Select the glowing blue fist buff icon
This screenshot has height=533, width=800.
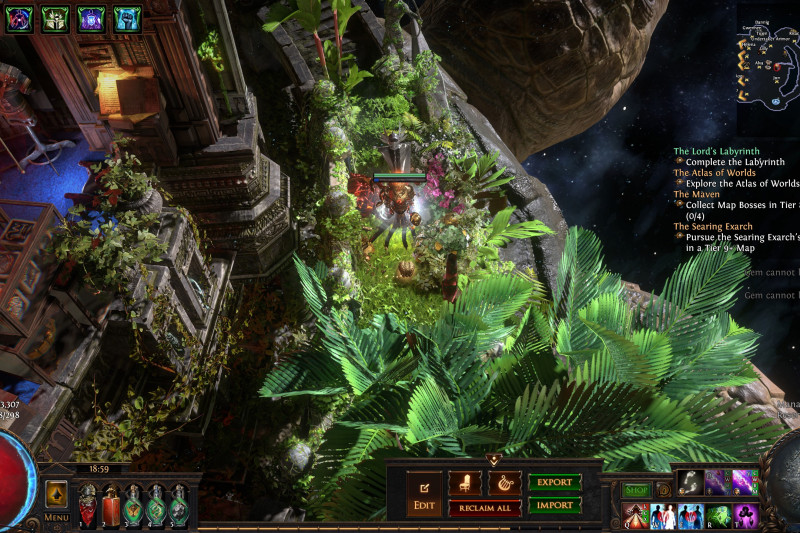coord(126,18)
